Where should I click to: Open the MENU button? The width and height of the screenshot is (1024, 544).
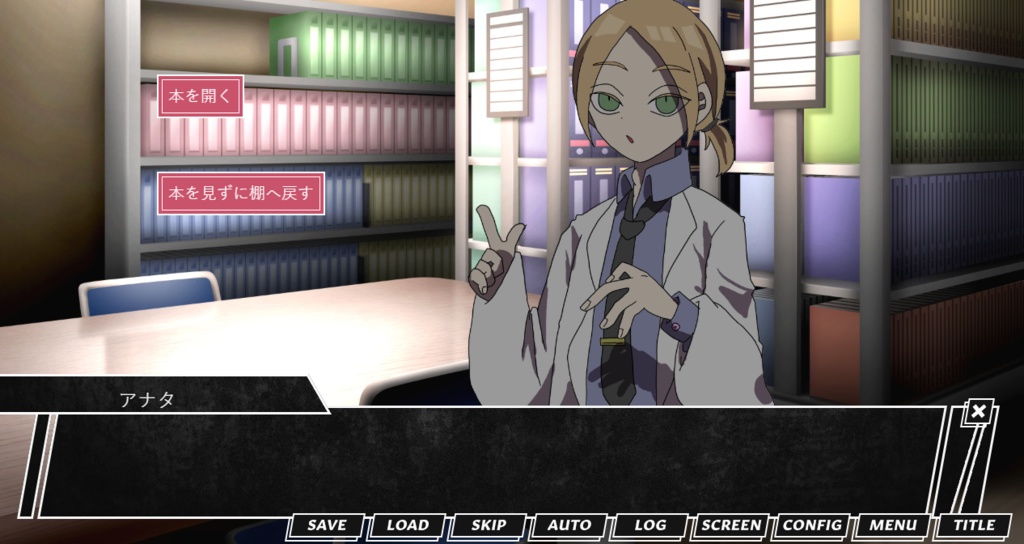click(x=893, y=525)
